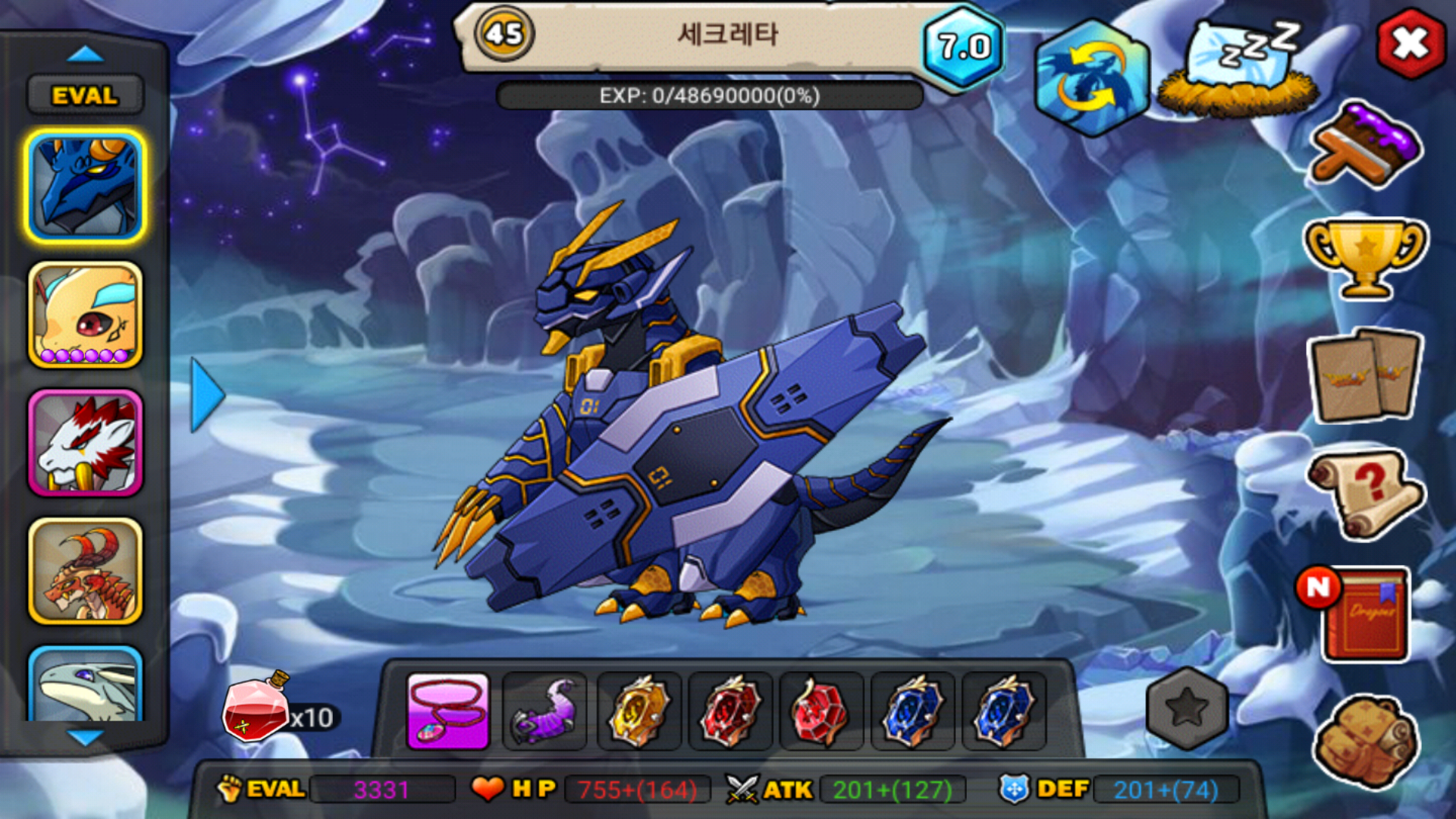The image size is (1456, 819).
Task: Pick the red horned dragon portrait
Action: (x=85, y=571)
